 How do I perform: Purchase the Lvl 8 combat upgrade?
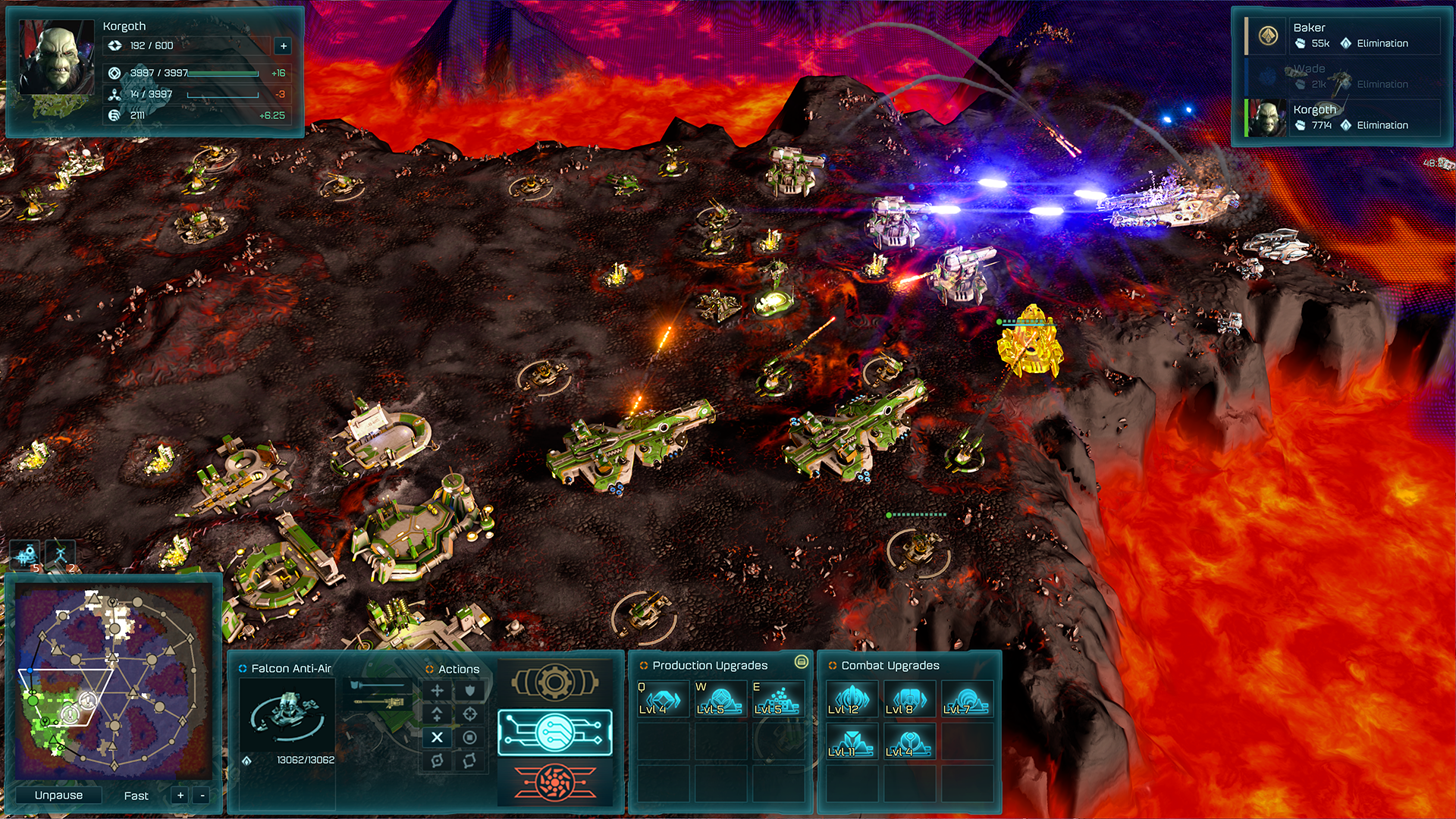[908, 698]
